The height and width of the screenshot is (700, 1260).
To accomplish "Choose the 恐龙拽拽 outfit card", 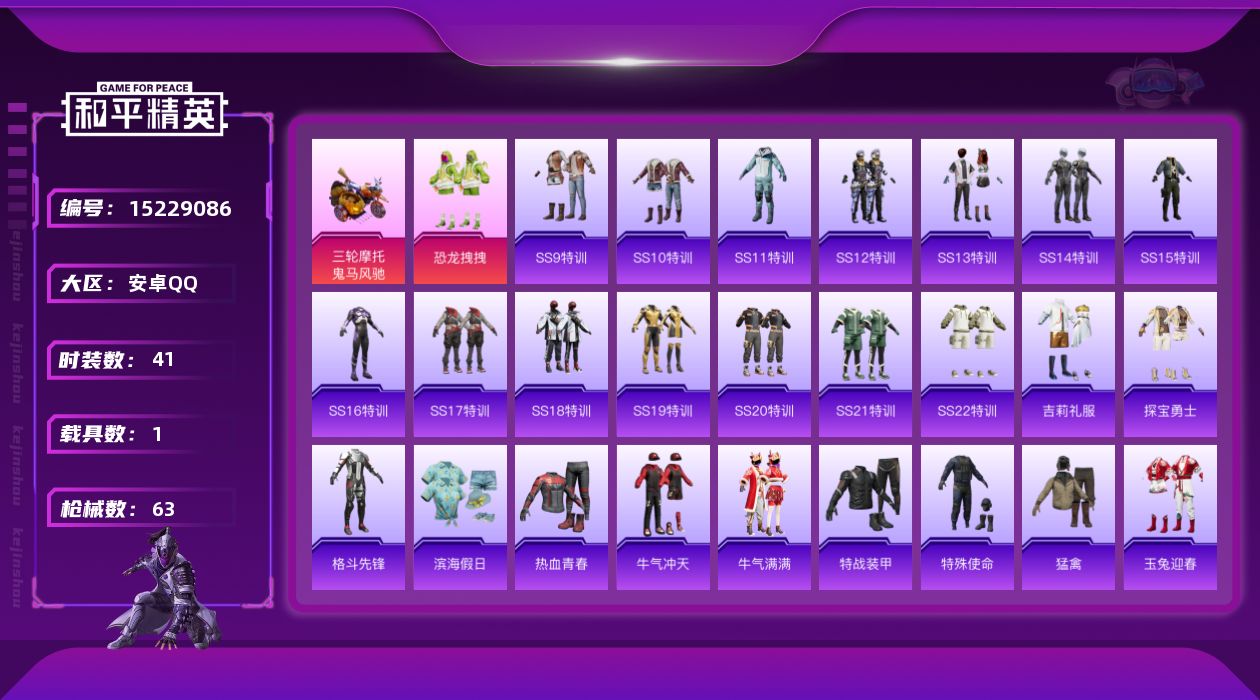I will (460, 211).
